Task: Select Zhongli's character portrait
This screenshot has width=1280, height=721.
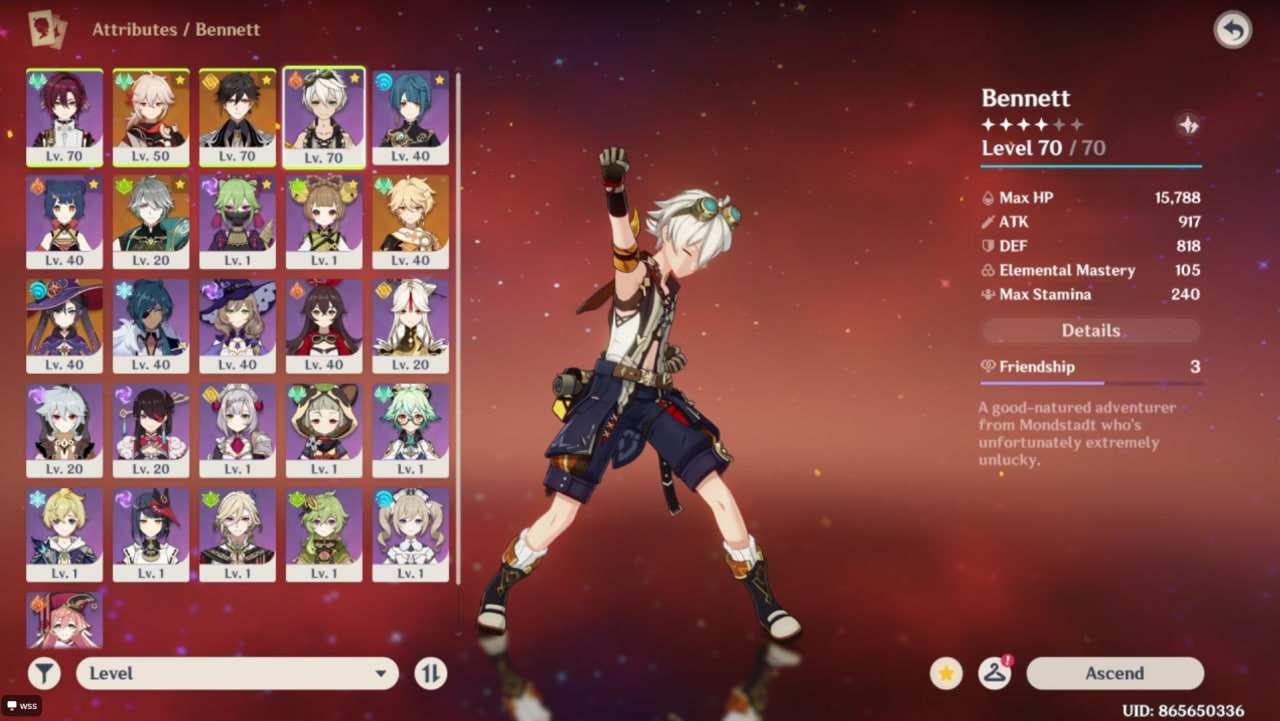Action: pyautogui.click(x=237, y=116)
